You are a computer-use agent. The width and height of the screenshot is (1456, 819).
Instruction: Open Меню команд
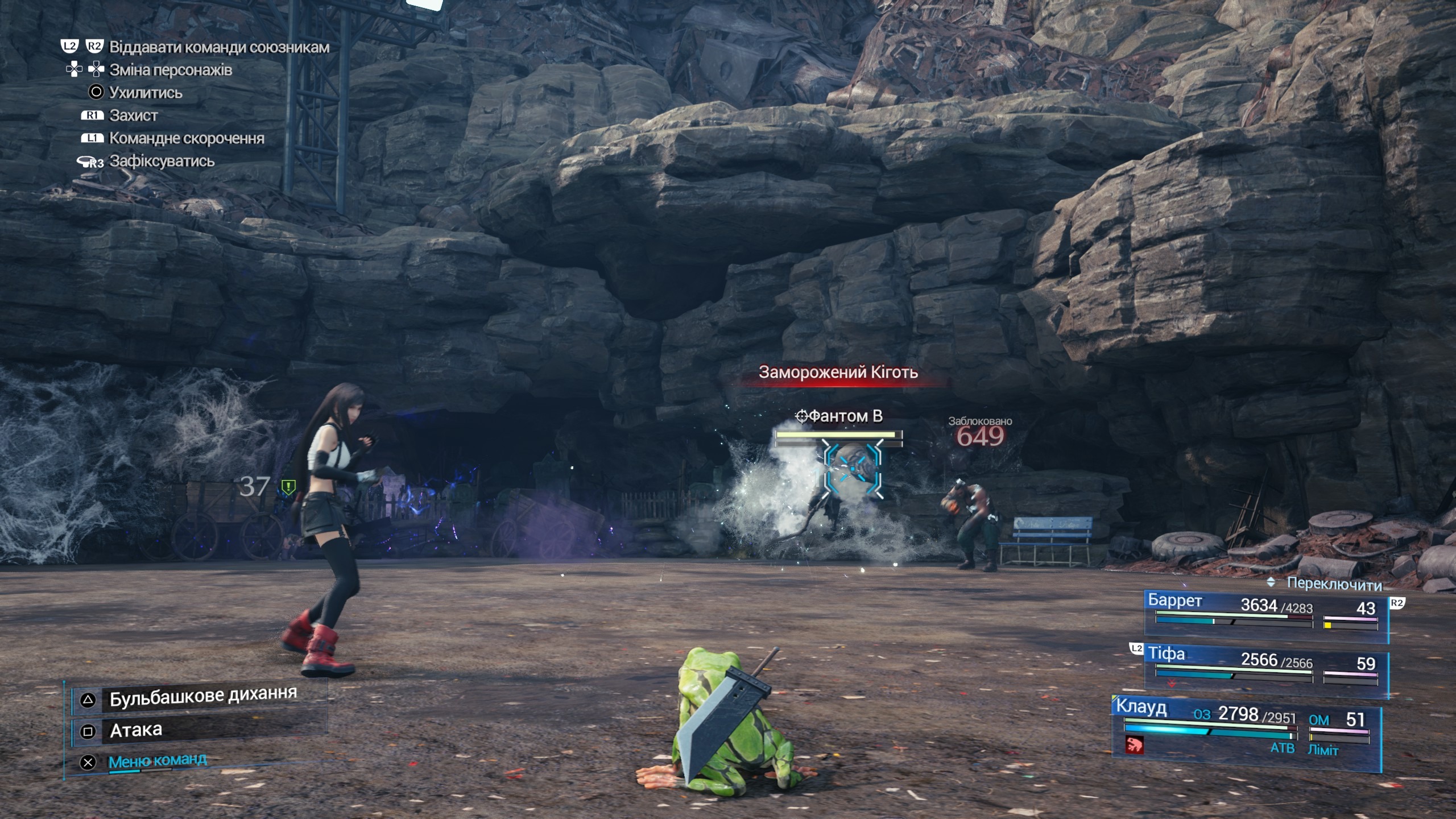pyautogui.click(x=157, y=761)
